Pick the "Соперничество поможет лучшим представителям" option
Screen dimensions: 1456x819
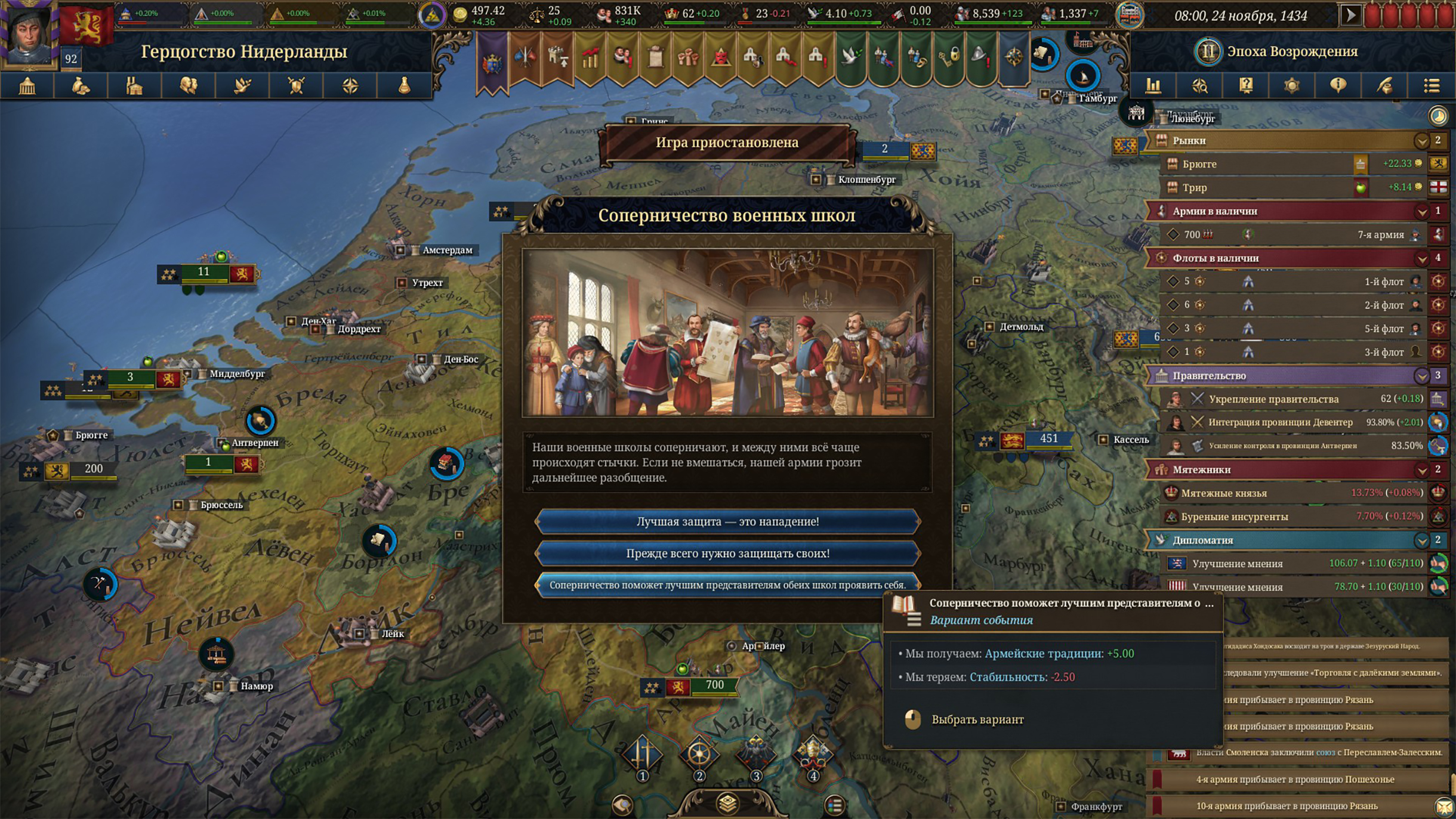[x=727, y=585]
